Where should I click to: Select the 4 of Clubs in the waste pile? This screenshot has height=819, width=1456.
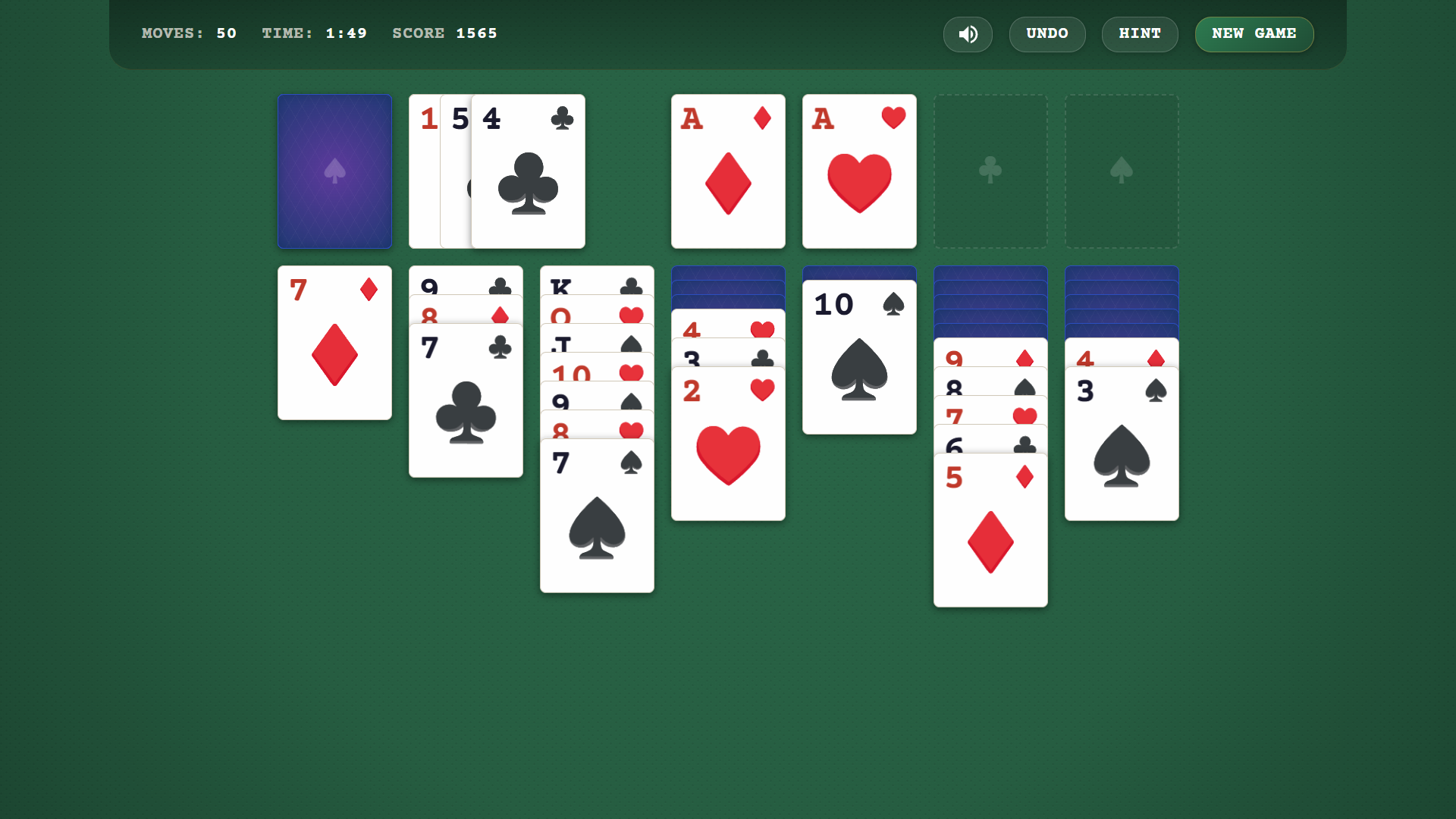coord(528,171)
